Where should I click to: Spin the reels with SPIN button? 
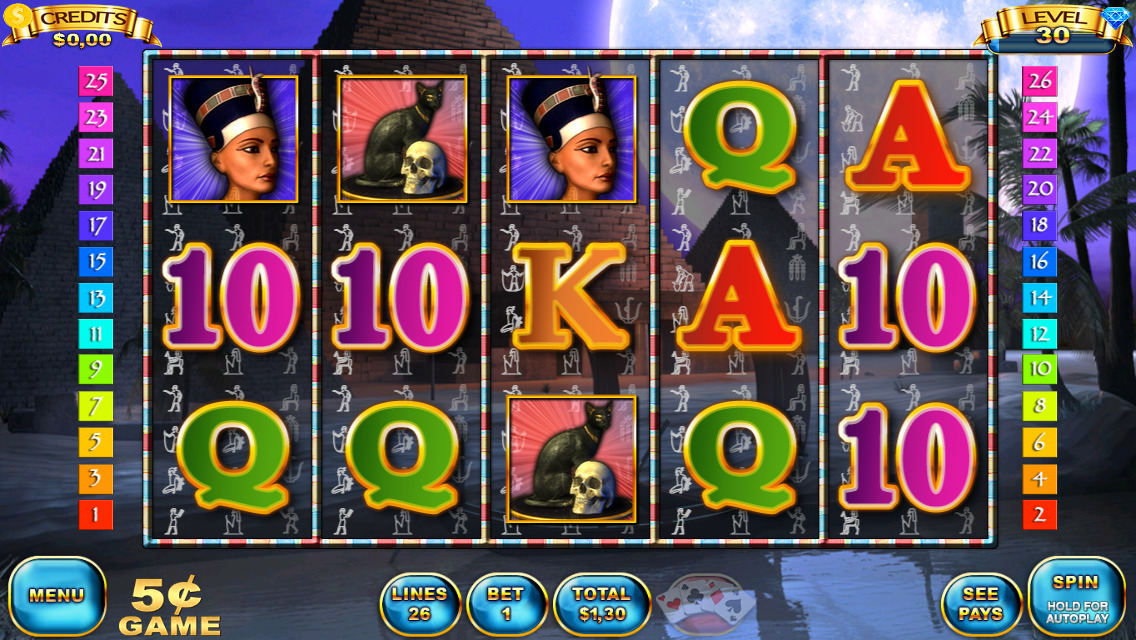pos(1076,596)
